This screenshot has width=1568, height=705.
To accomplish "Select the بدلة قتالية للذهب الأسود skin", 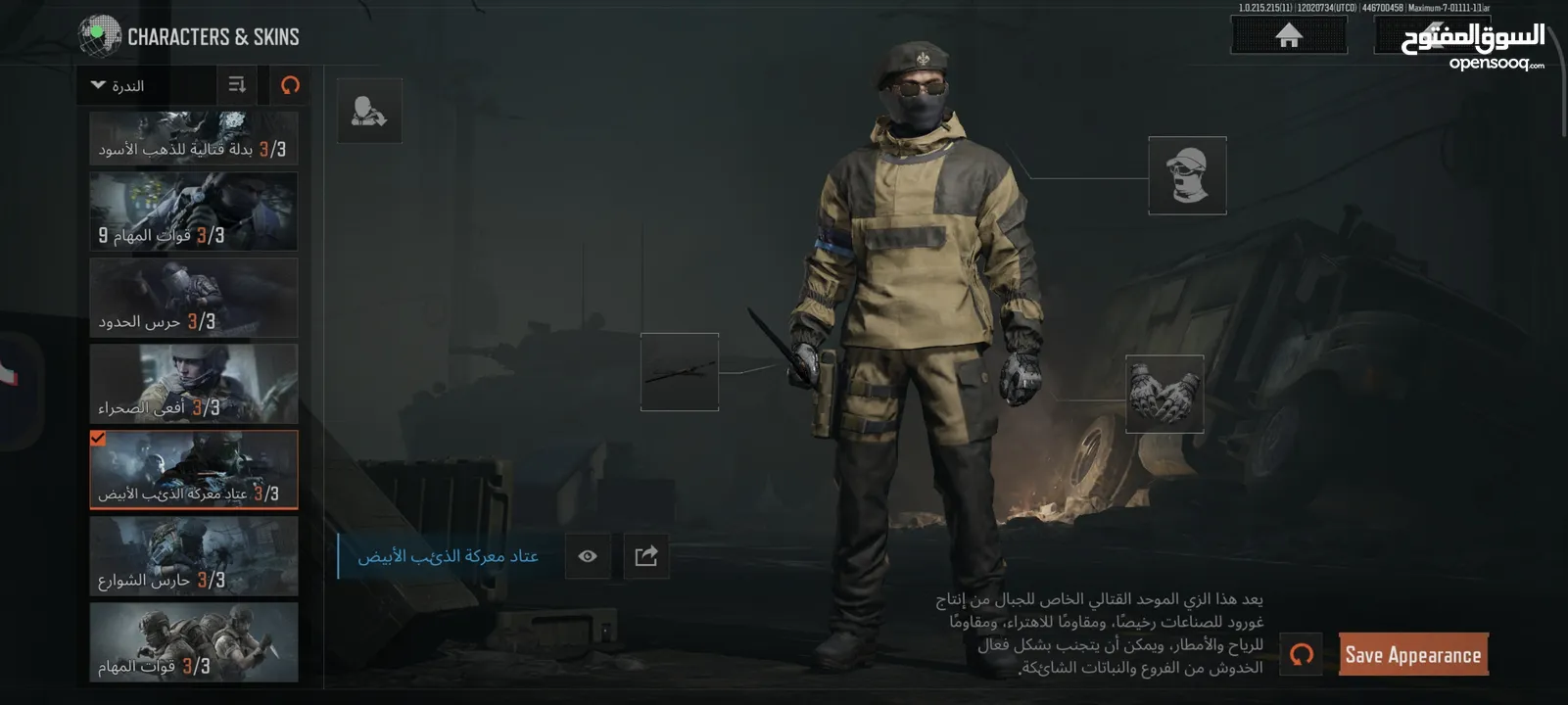I will [x=193, y=138].
